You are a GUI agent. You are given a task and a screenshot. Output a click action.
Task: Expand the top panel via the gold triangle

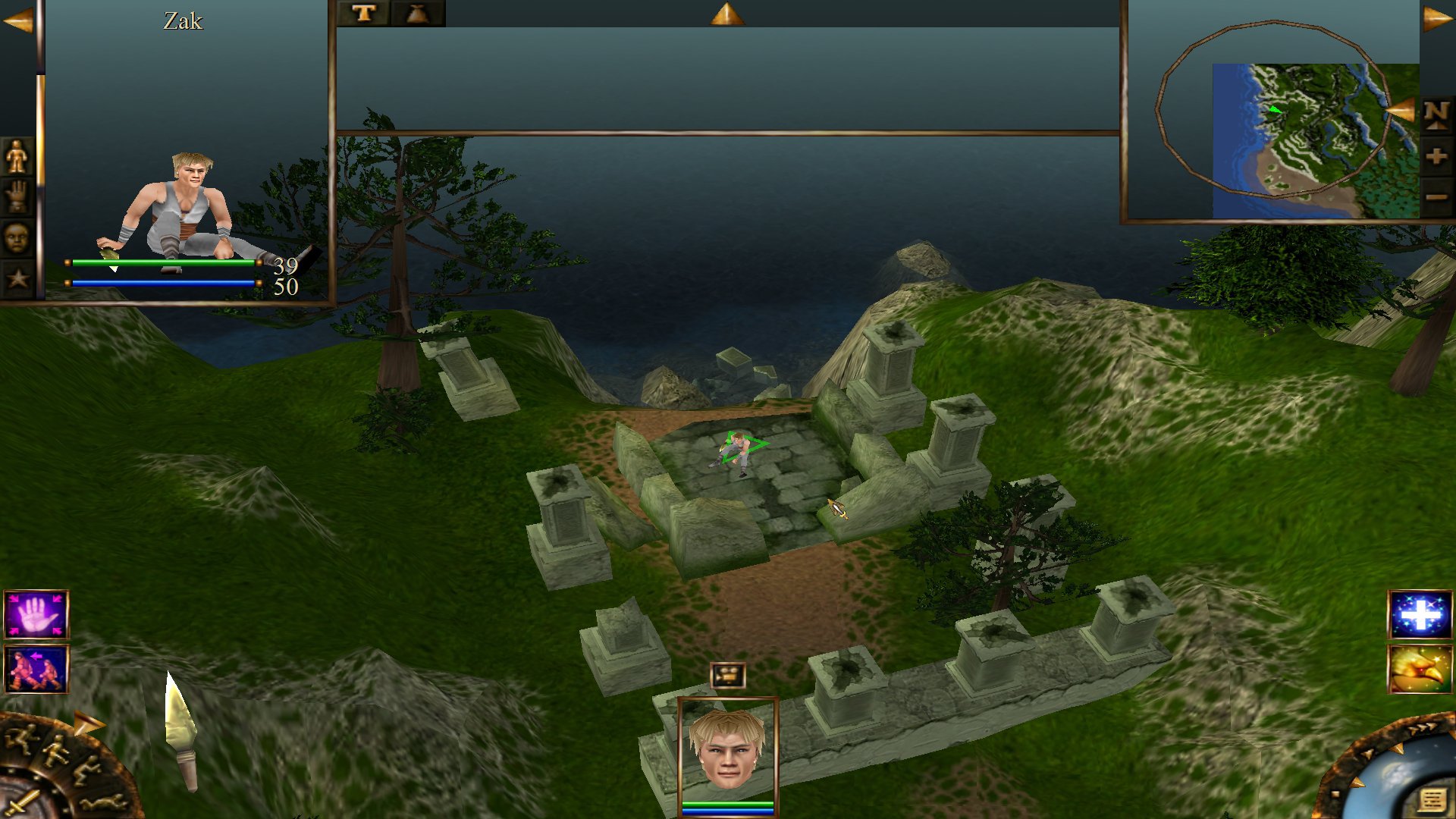pyautogui.click(x=726, y=11)
